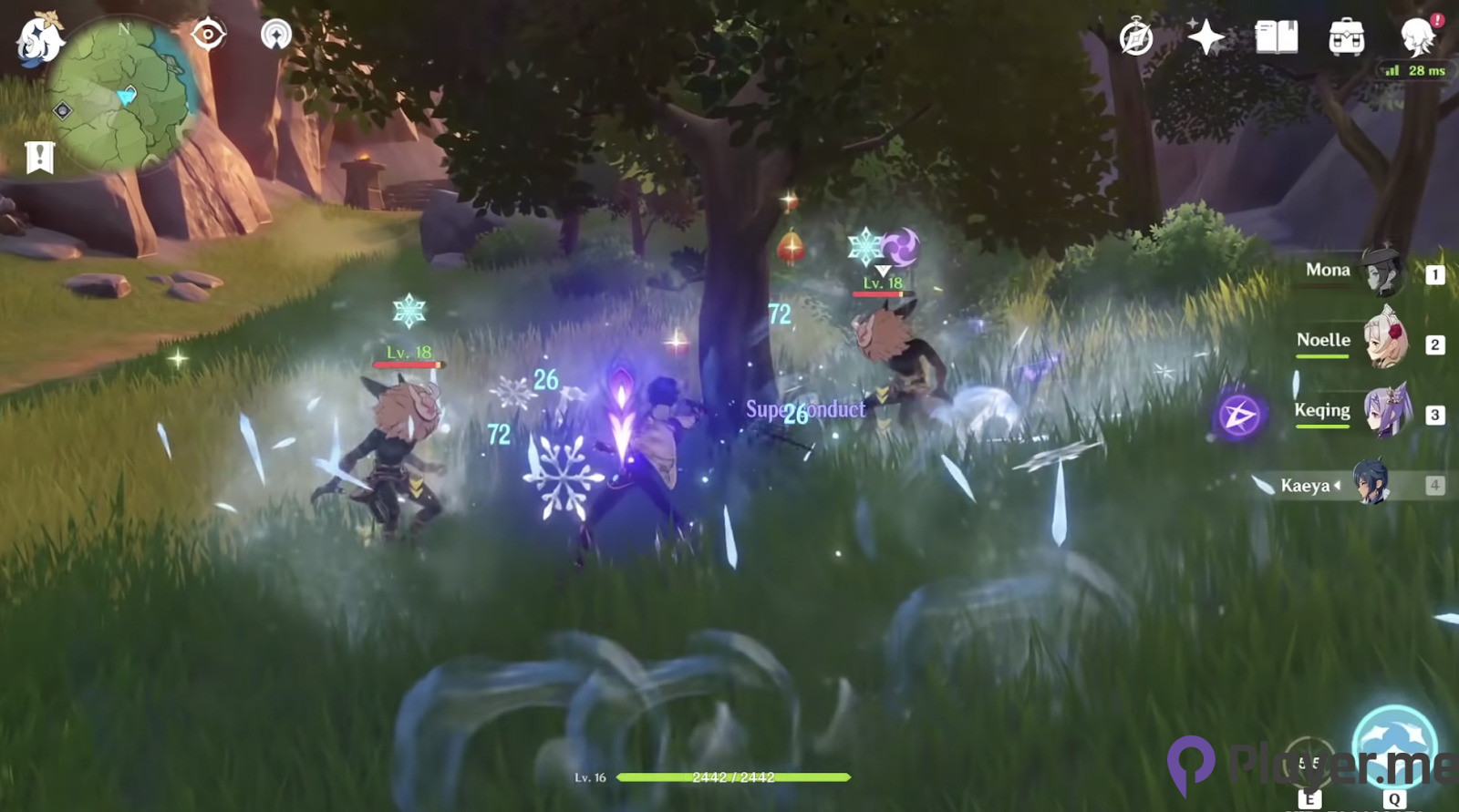
Task: Open the compass events icon
Action: pos(1136,38)
